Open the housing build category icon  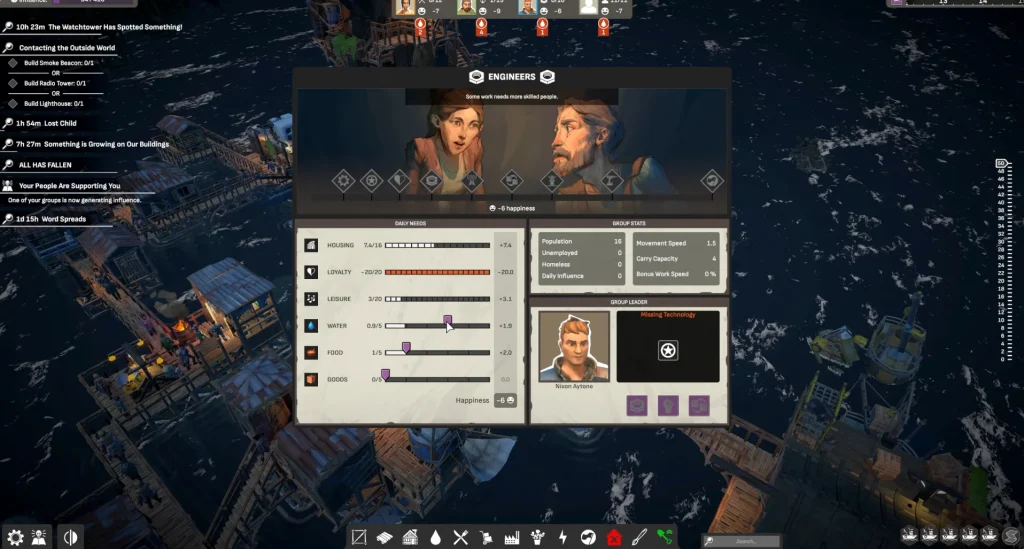[410, 537]
